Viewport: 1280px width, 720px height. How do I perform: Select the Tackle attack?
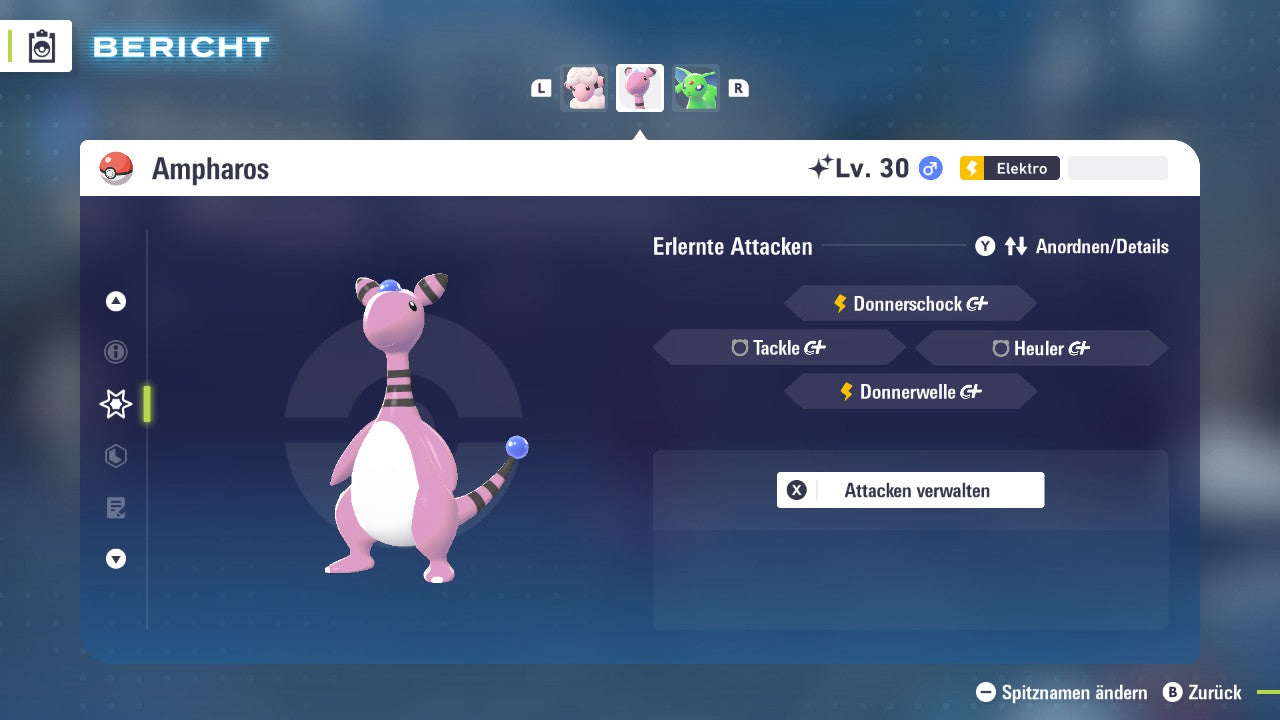[x=779, y=347]
